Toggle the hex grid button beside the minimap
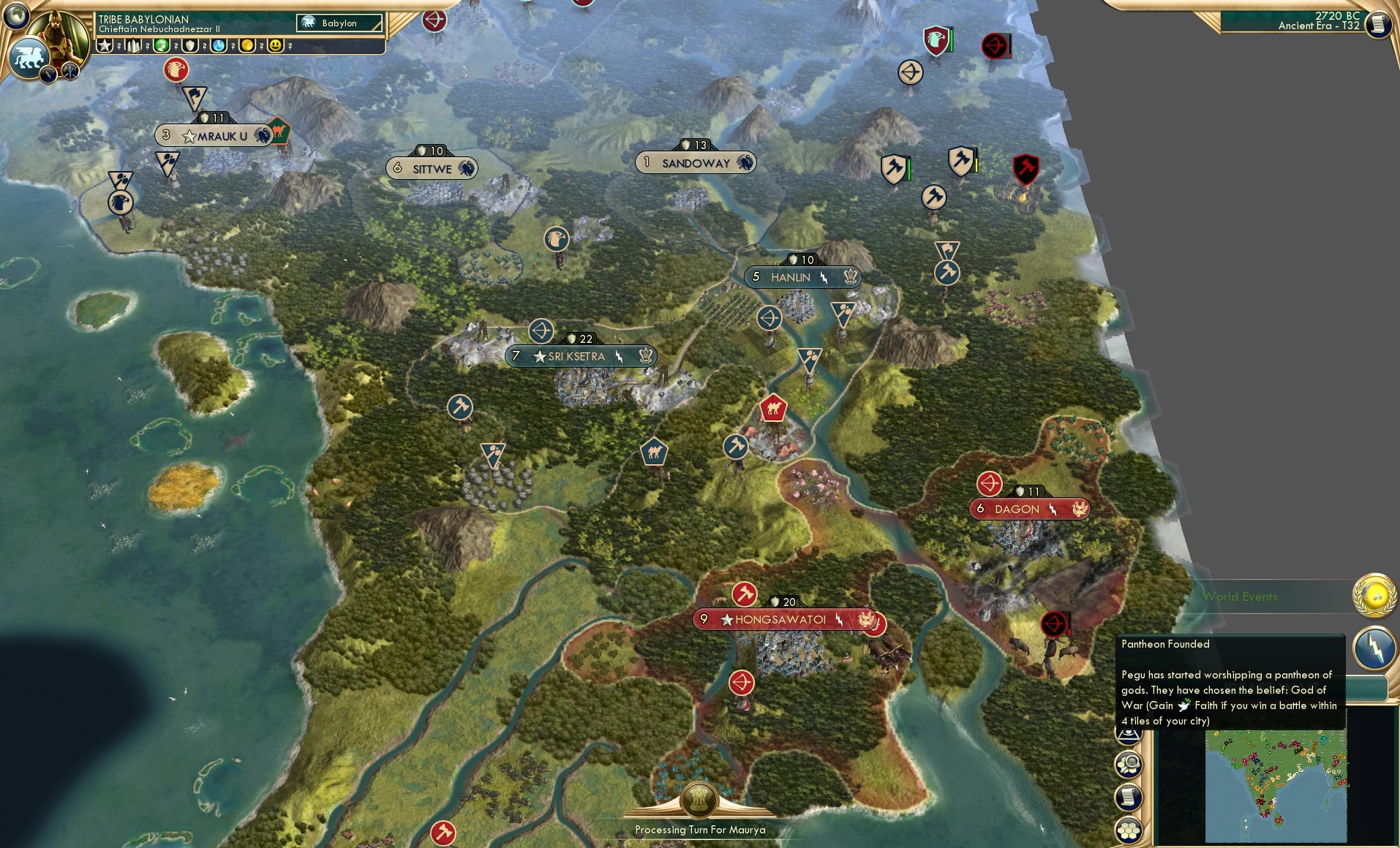Viewport: 1400px width, 848px height. 1129,828
